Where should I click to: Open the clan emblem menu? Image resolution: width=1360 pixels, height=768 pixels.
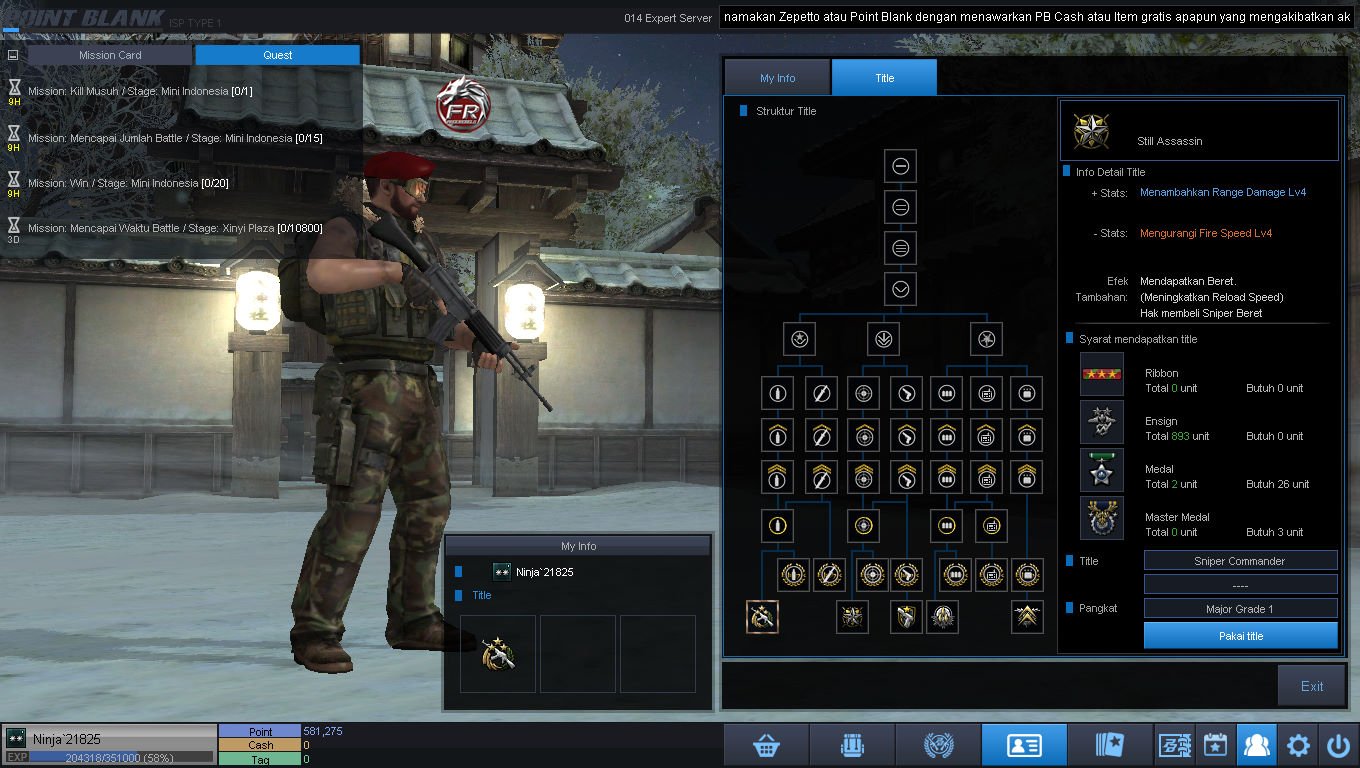coord(938,745)
